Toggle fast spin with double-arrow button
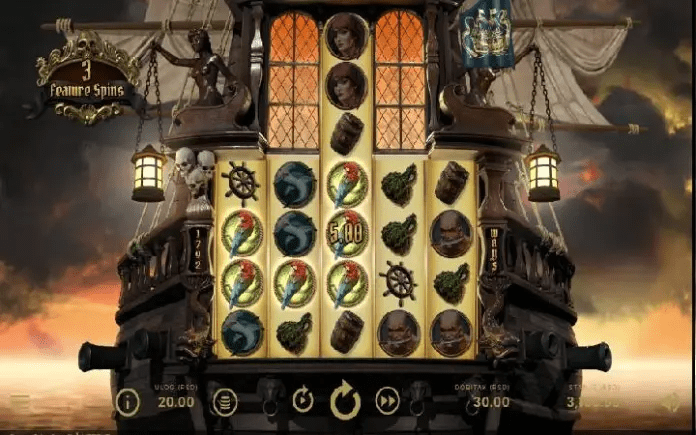 click(387, 401)
